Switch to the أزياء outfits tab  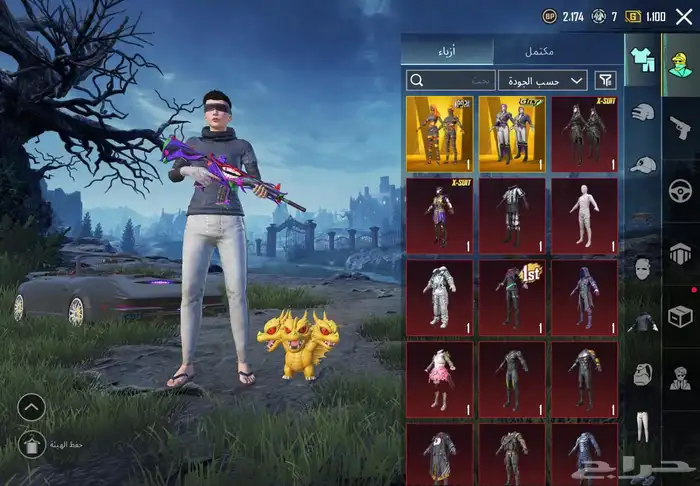pos(448,50)
